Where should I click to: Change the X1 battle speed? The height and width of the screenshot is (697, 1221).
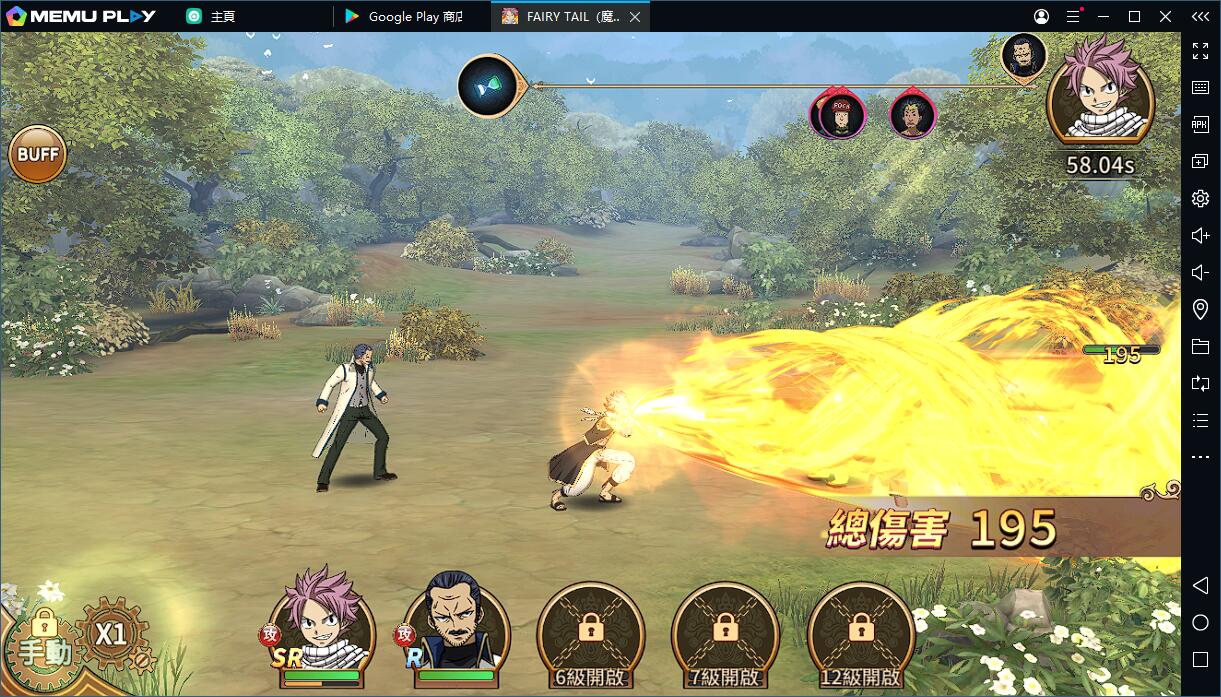112,633
